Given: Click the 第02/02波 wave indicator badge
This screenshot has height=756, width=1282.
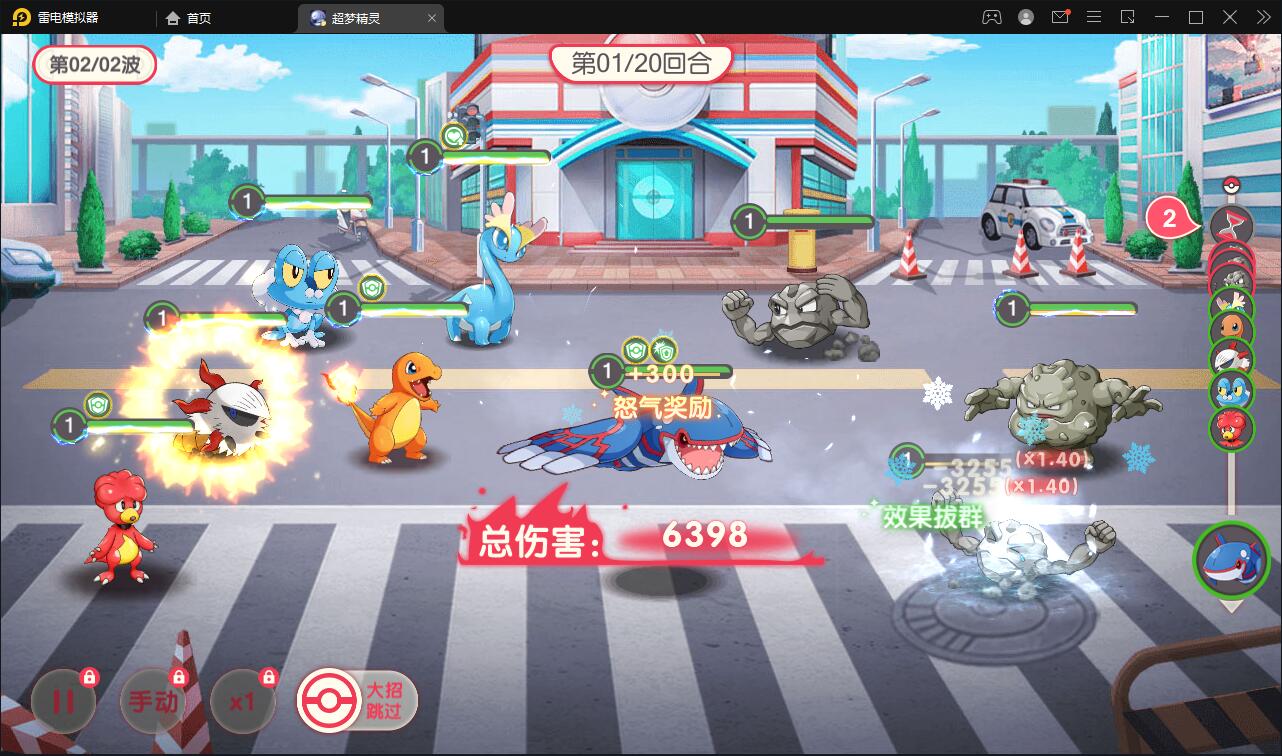Looking at the screenshot, I should coord(95,63).
